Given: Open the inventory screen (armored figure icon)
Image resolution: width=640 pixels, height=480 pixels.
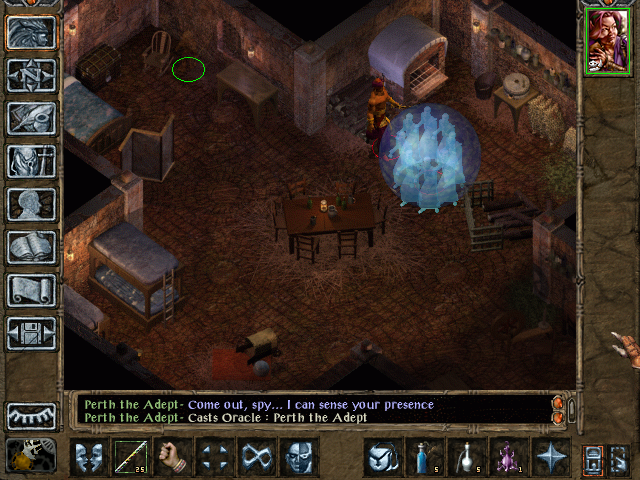Looking at the screenshot, I should pos(31,161).
